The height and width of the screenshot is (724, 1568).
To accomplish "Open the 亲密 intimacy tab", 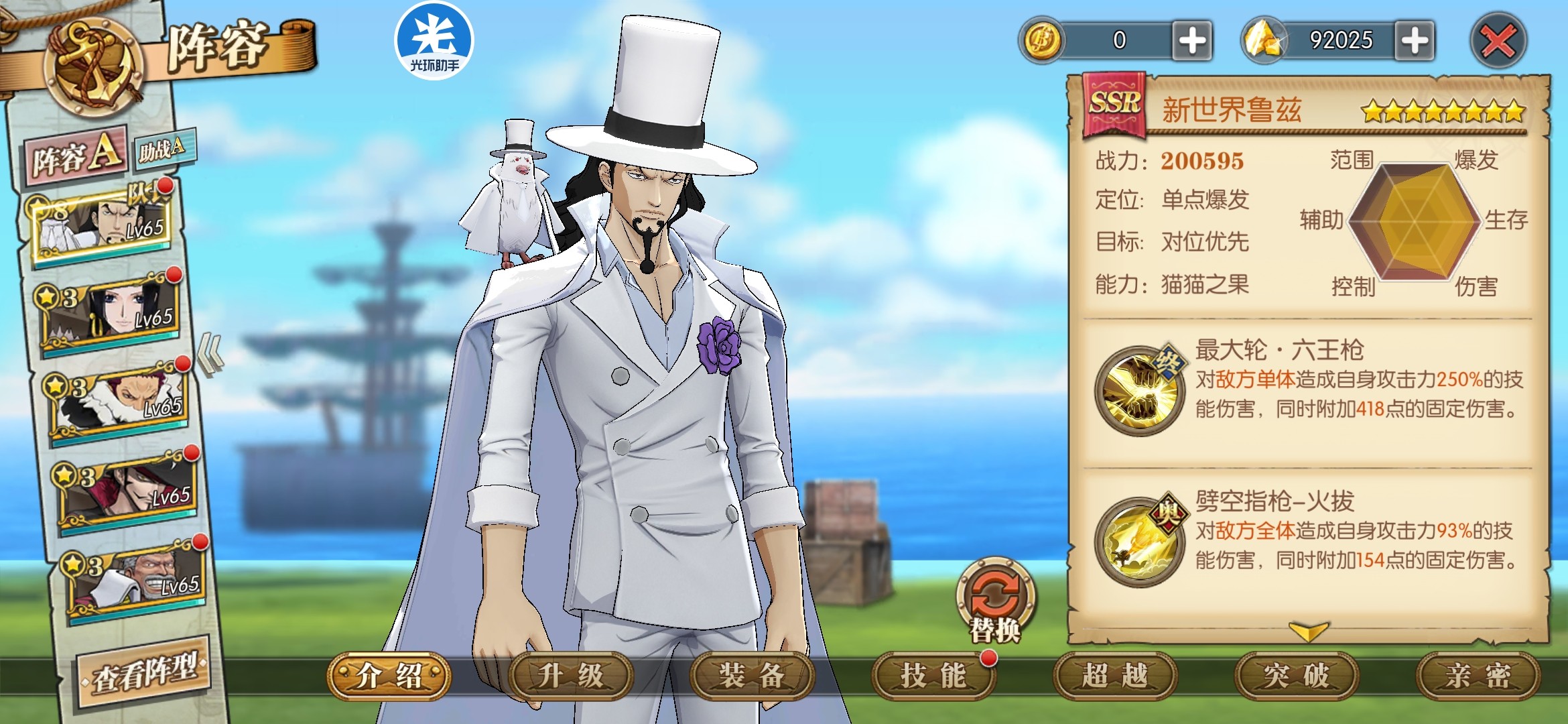I will tap(1477, 676).
